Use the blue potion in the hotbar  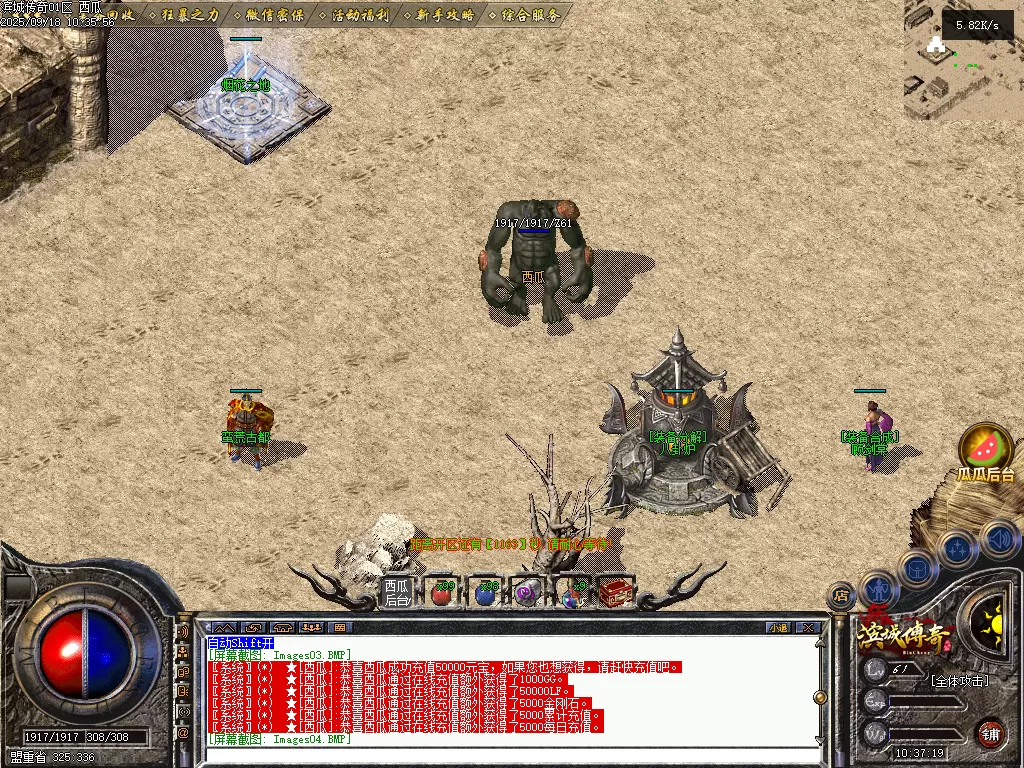tap(485, 593)
